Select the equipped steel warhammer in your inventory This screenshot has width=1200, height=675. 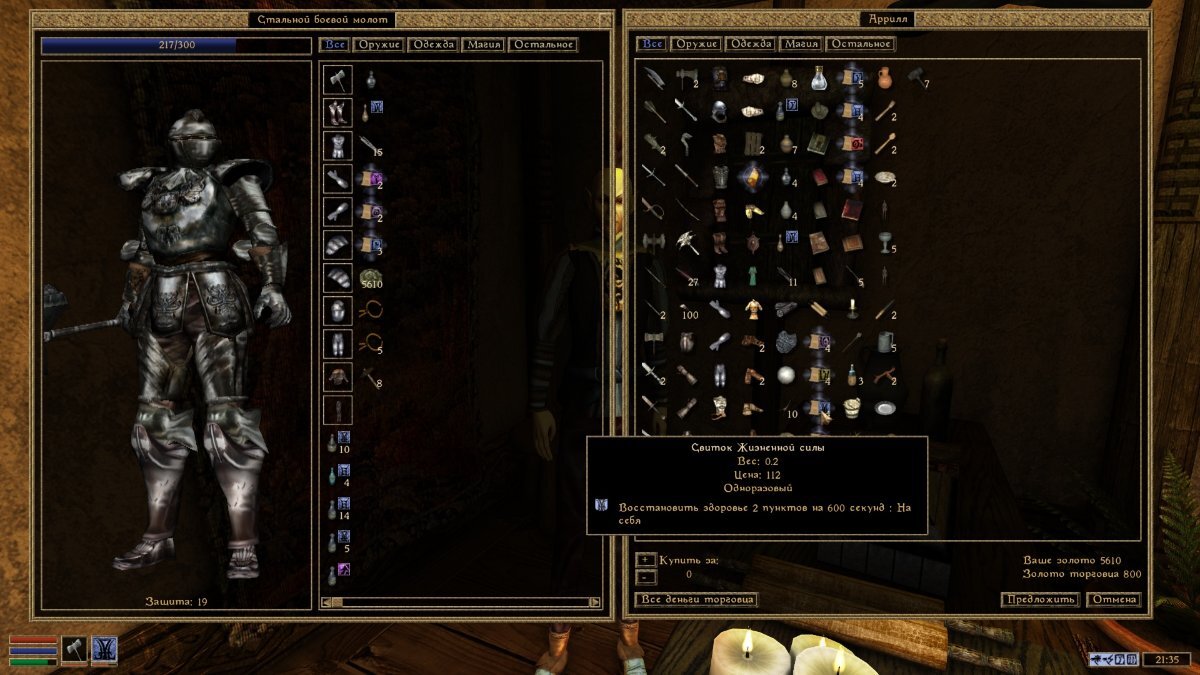(338, 79)
